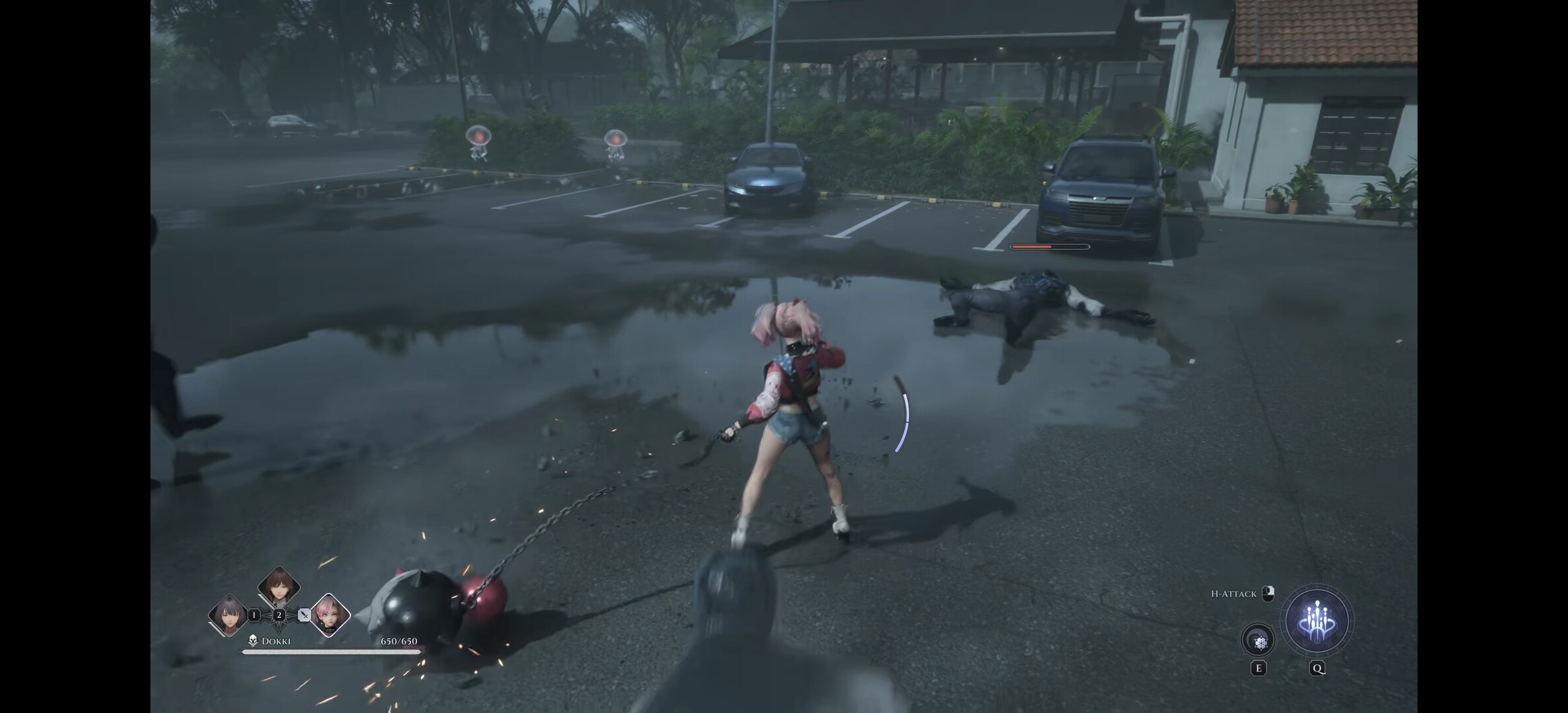The image size is (1568, 713).
Task: Activate the snowflake skill icon
Action: click(1258, 640)
